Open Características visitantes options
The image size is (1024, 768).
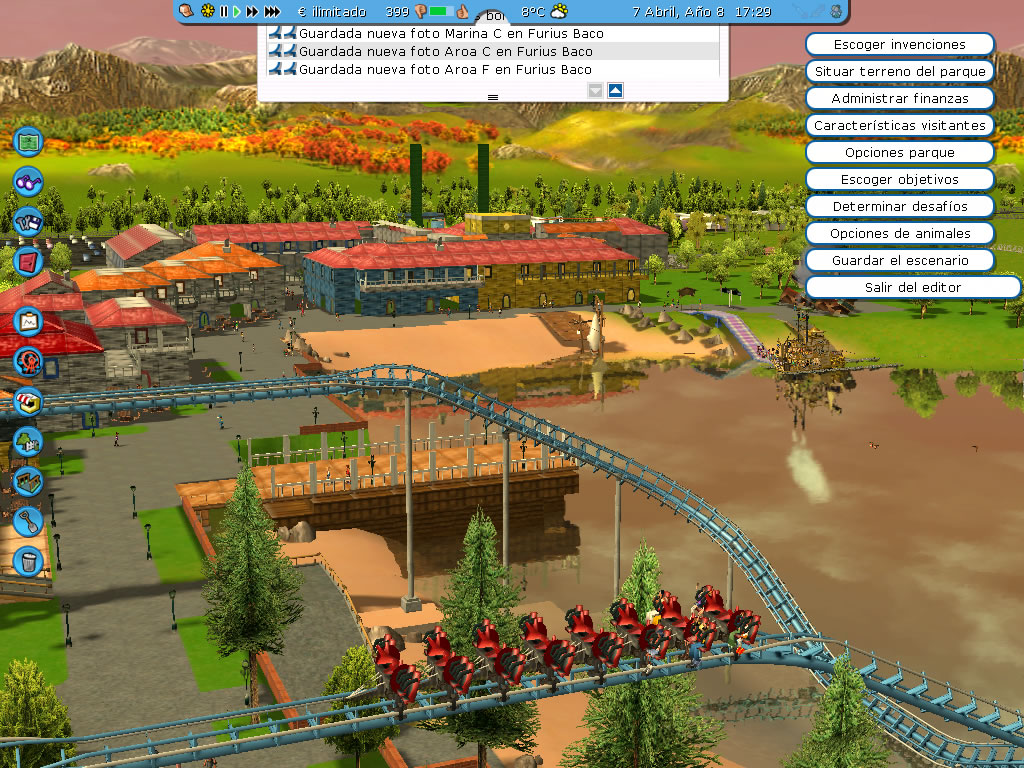899,126
